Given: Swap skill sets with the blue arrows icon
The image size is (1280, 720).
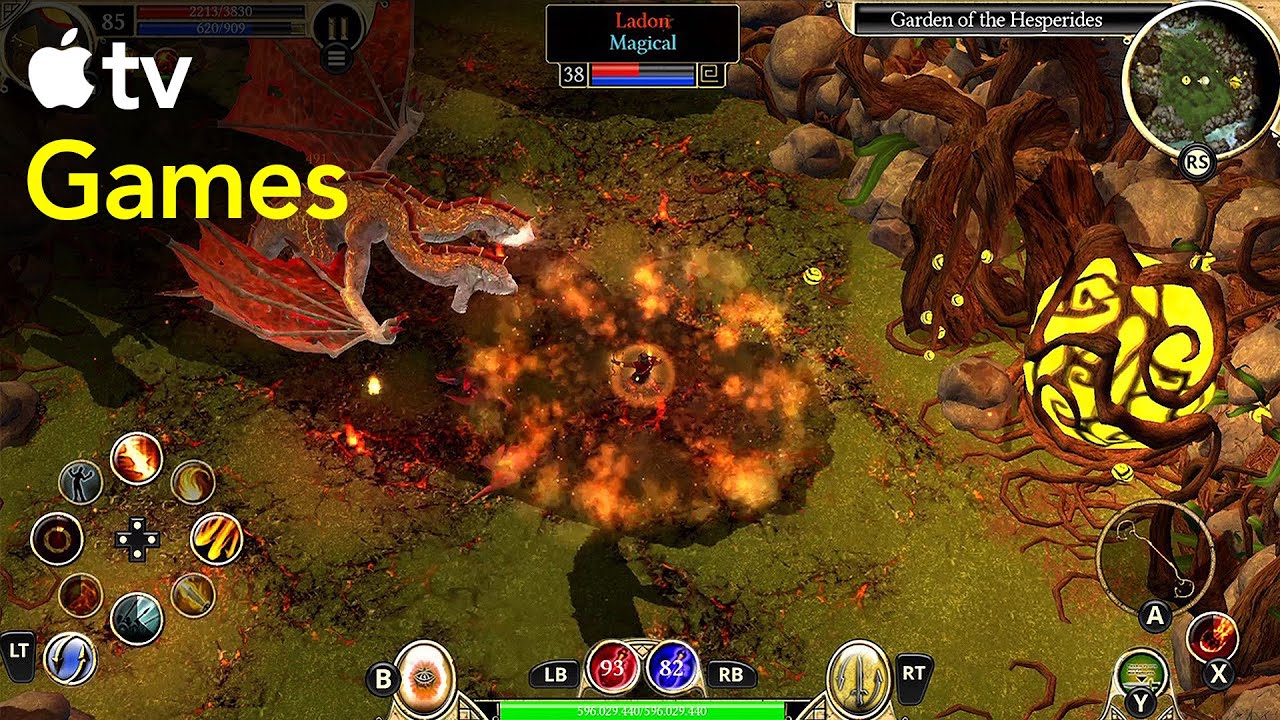Looking at the screenshot, I should click(x=70, y=659).
